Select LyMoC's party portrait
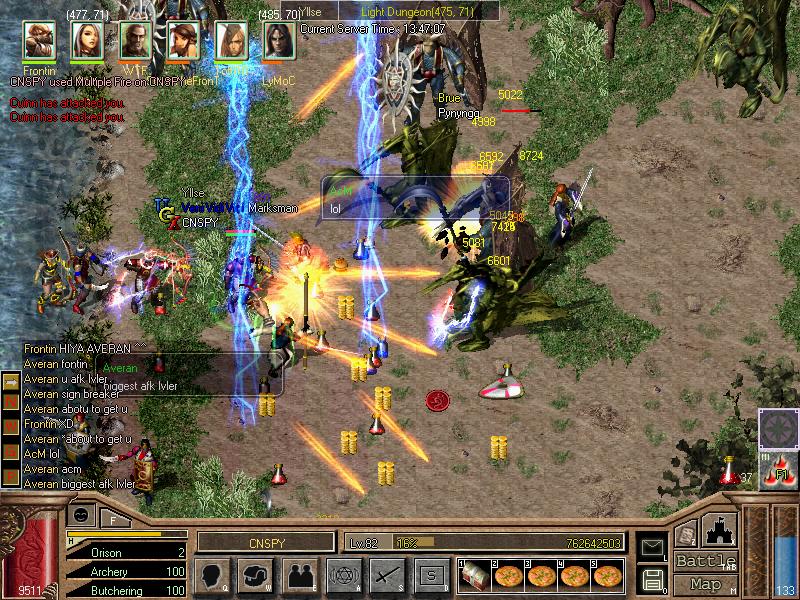This screenshot has height=600, width=800. [278, 40]
